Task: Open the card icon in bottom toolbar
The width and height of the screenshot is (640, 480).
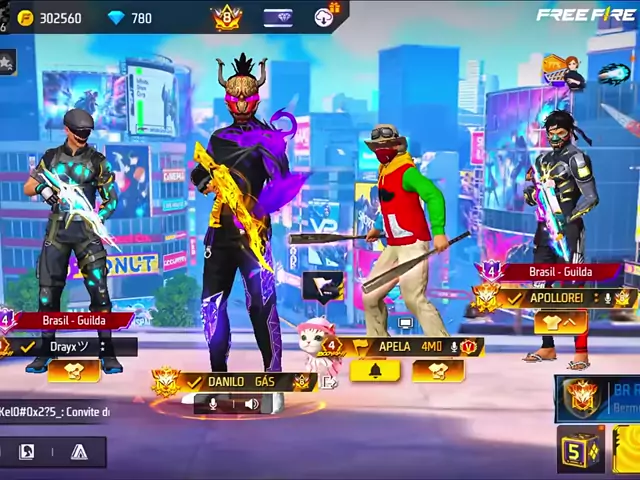Action: point(27,452)
